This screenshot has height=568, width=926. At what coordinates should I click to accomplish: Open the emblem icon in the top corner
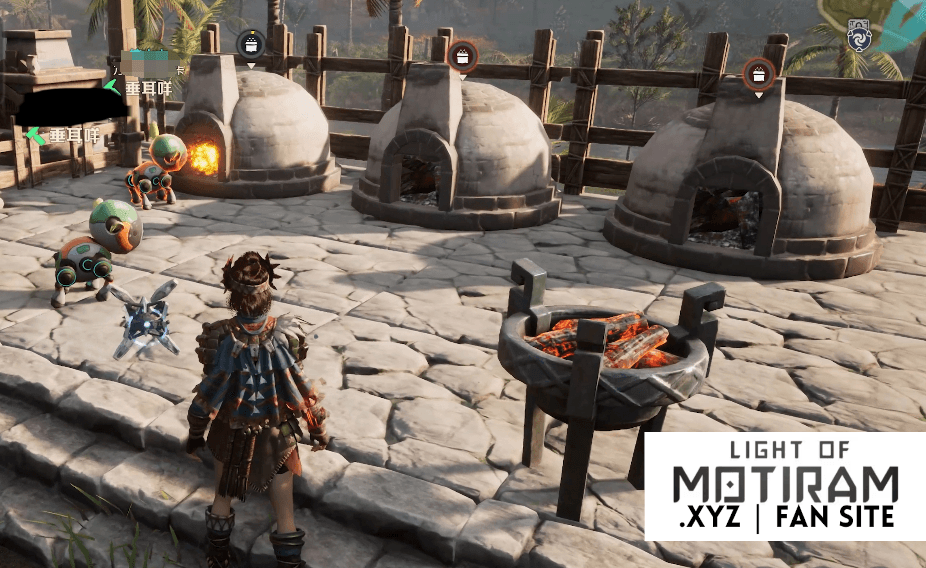(x=860, y=33)
